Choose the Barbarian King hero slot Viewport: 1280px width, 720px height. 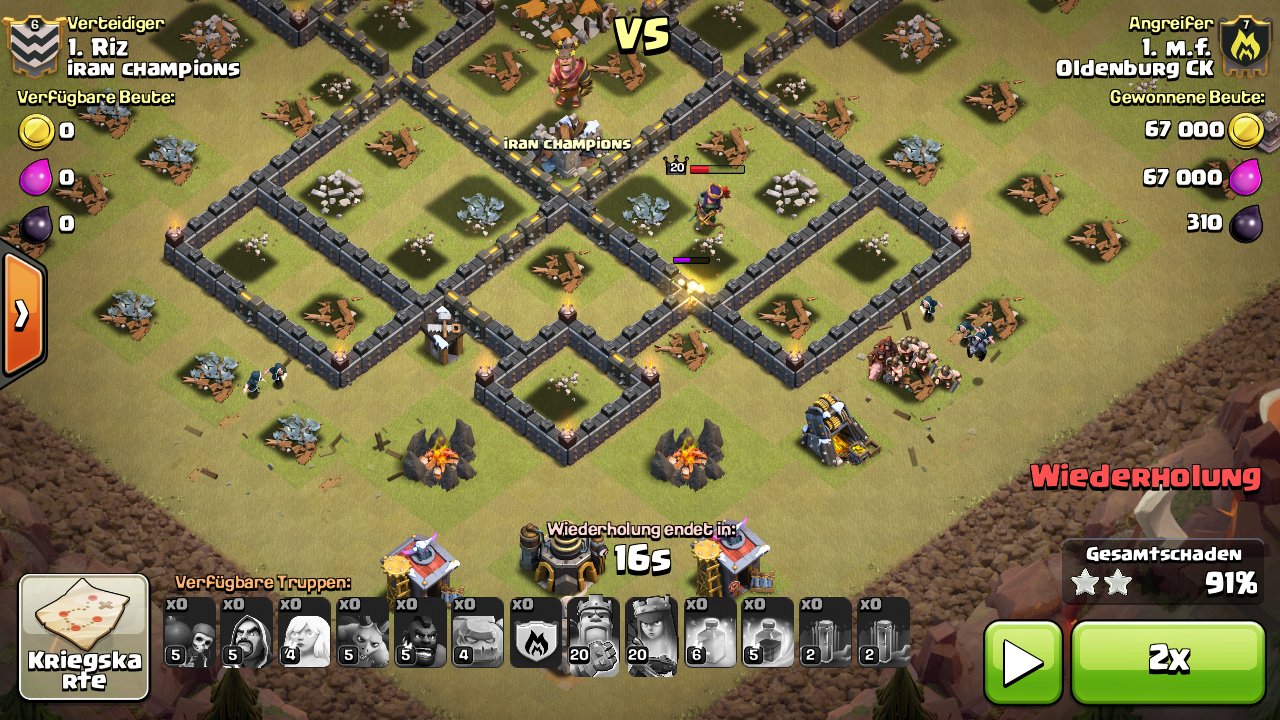point(593,633)
